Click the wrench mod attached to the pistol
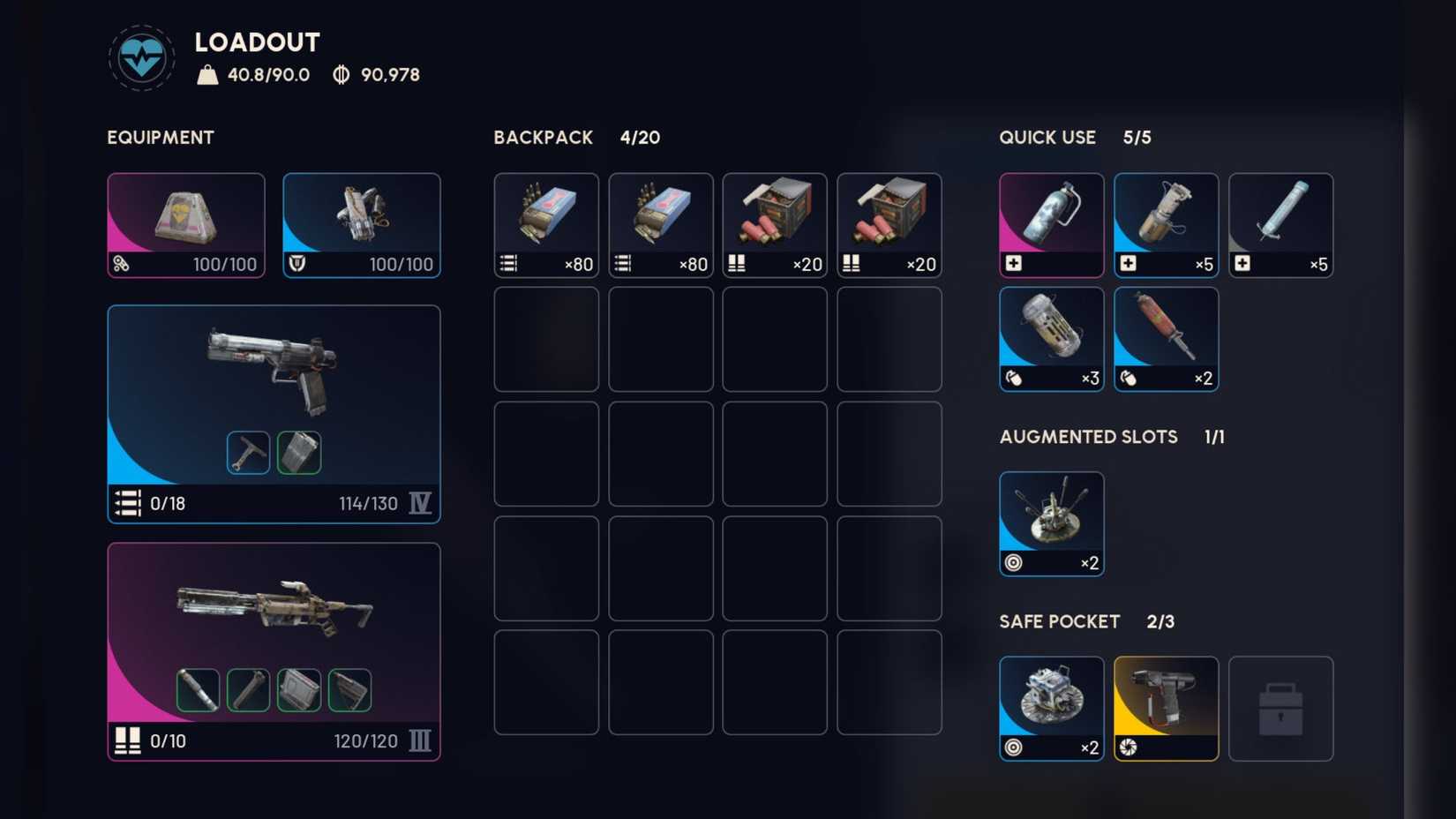The width and height of the screenshot is (1456, 819). click(x=248, y=451)
